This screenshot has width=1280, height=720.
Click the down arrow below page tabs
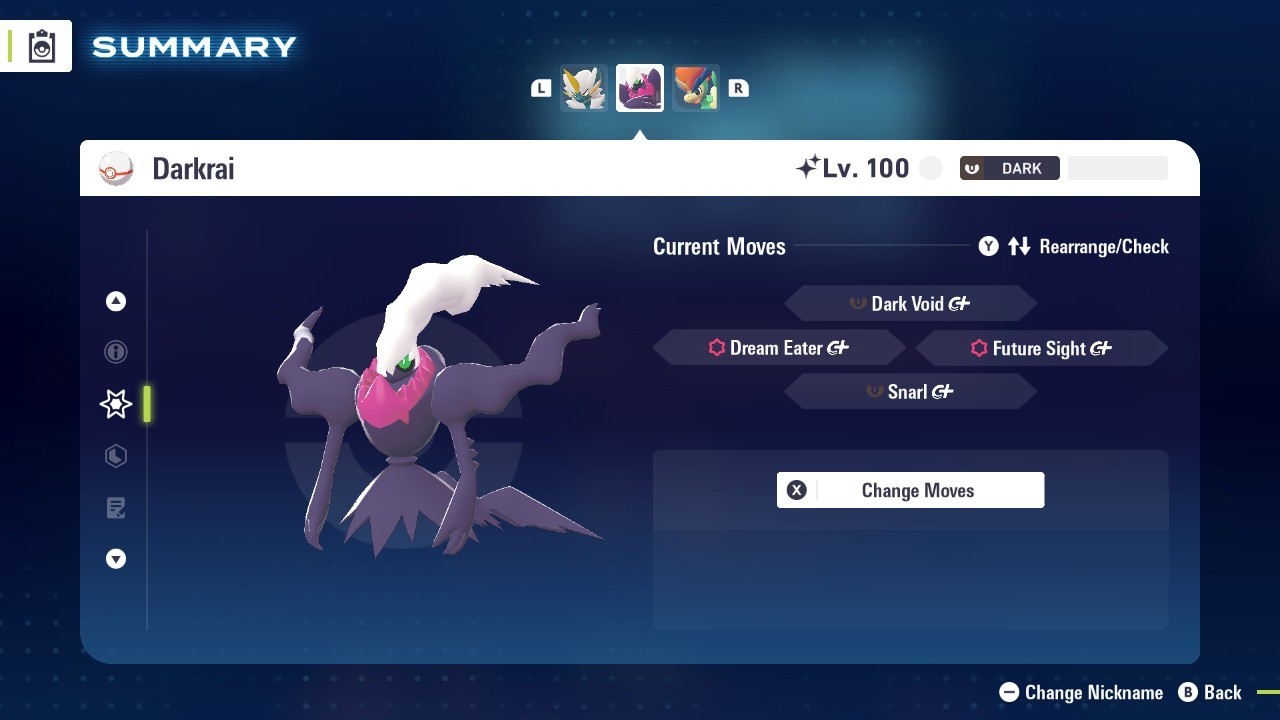[x=116, y=559]
